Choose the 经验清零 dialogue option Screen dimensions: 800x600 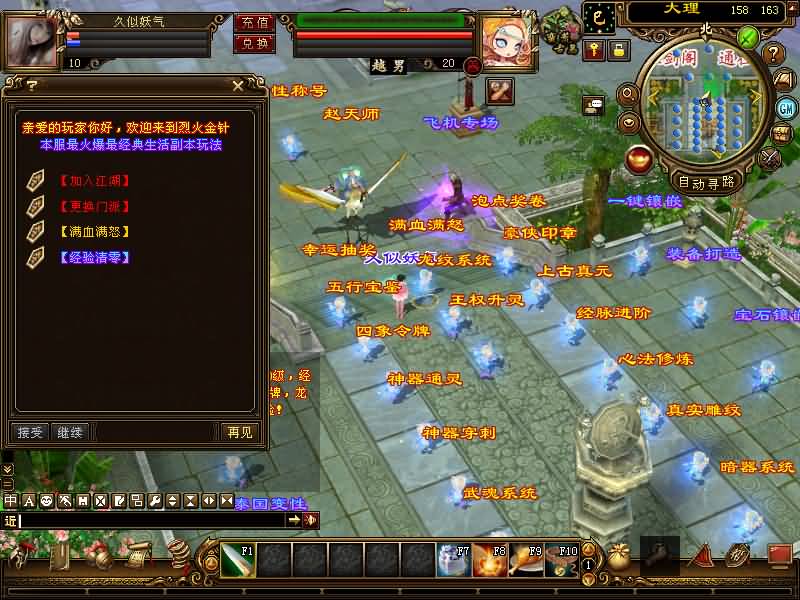pyautogui.click(x=94, y=257)
